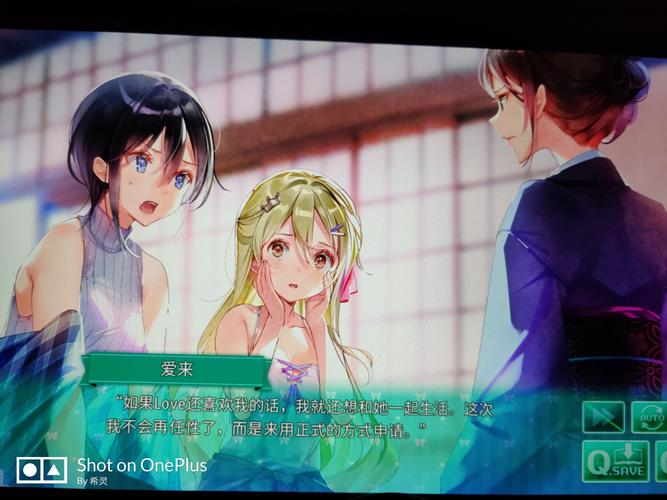This screenshot has width=667, height=500.
Task: Click the fast-forward skip button
Action: pyautogui.click(x=603, y=417)
